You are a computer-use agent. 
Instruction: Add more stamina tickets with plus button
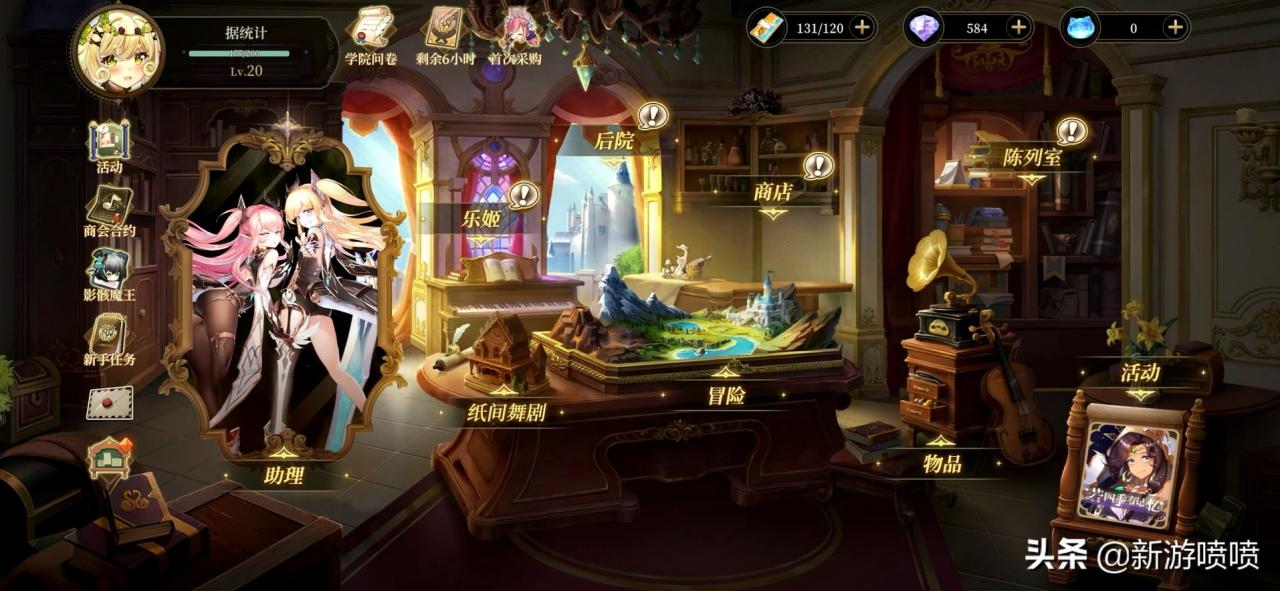point(862,28)
